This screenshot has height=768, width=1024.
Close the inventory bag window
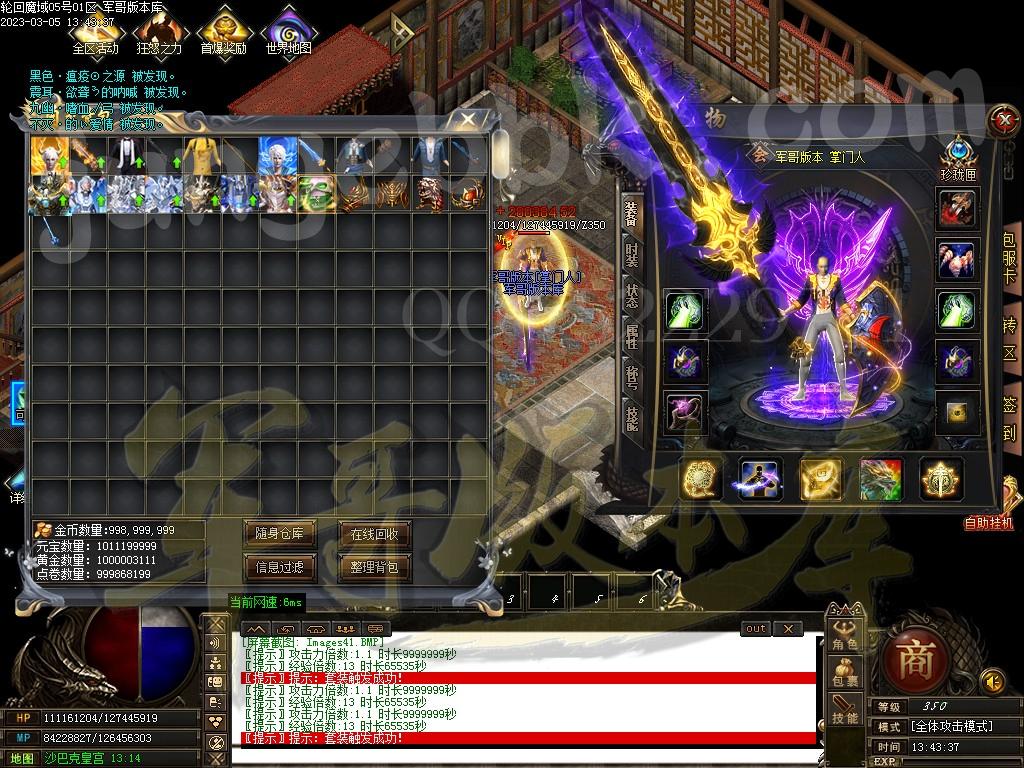[467, 120]
